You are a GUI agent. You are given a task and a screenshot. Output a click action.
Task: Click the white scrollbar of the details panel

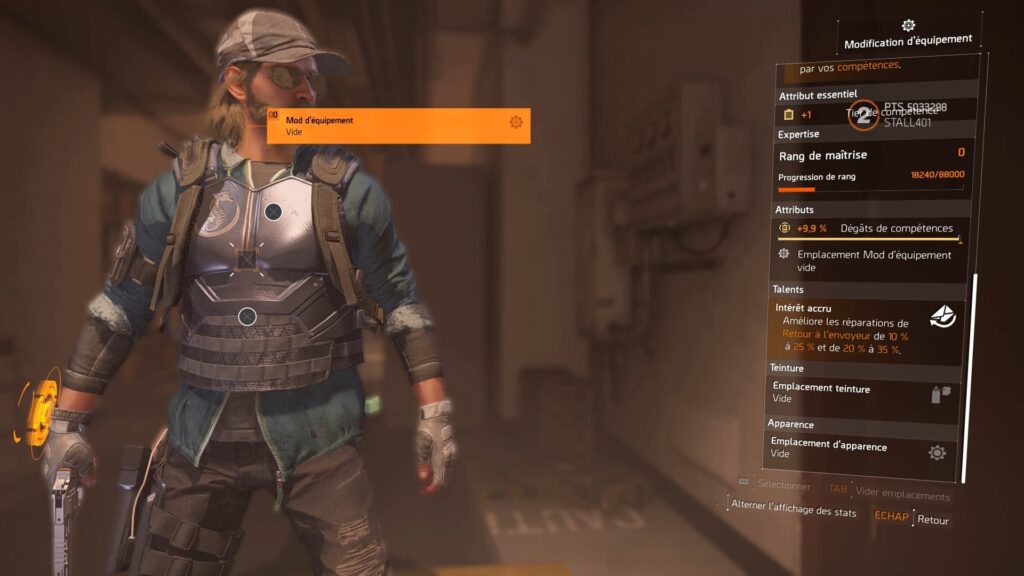(x=965, y=380)
